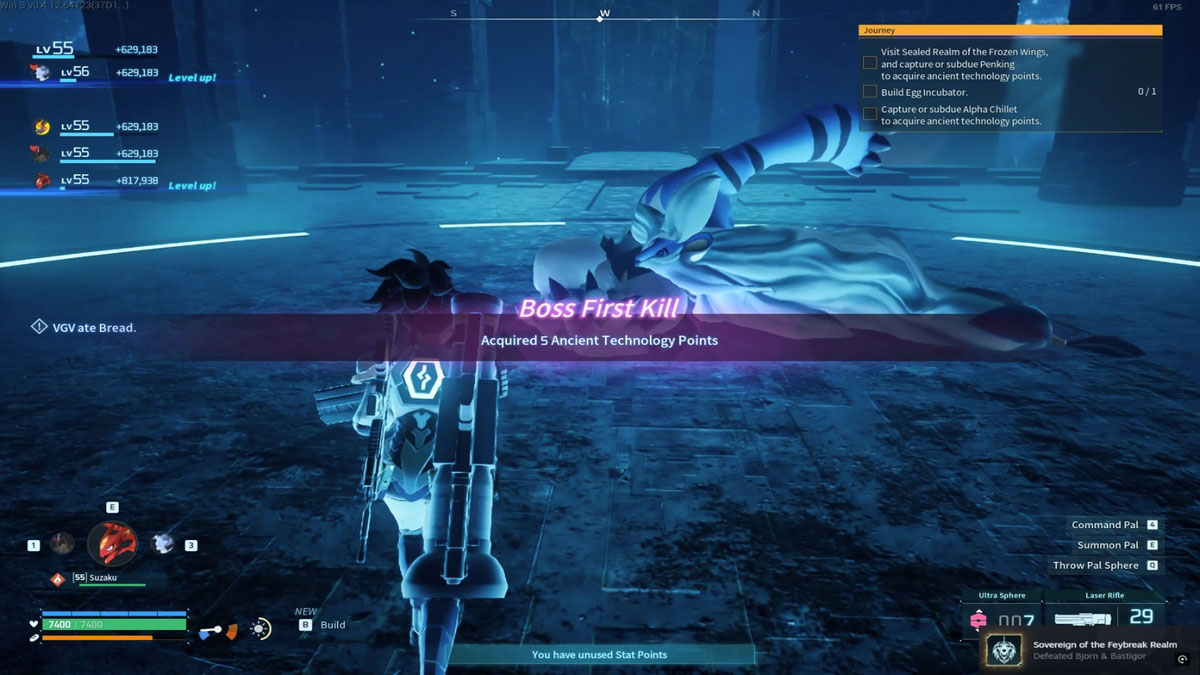Click the Throw Pal Sphere action label
This screenshot has height=675, width=1200.
1095,565
